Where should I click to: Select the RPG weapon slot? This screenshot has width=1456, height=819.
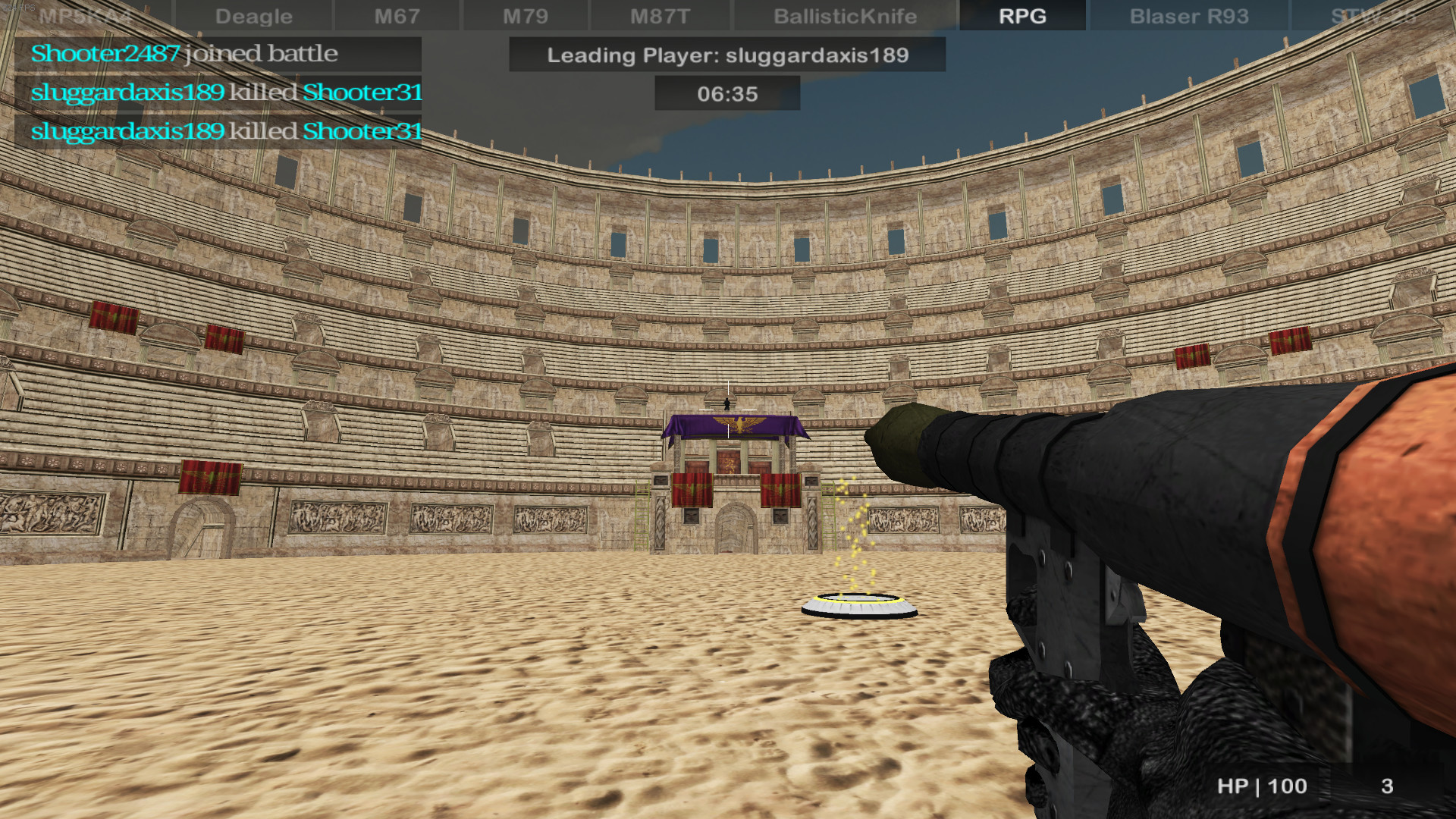click(x=1021, y=15)
